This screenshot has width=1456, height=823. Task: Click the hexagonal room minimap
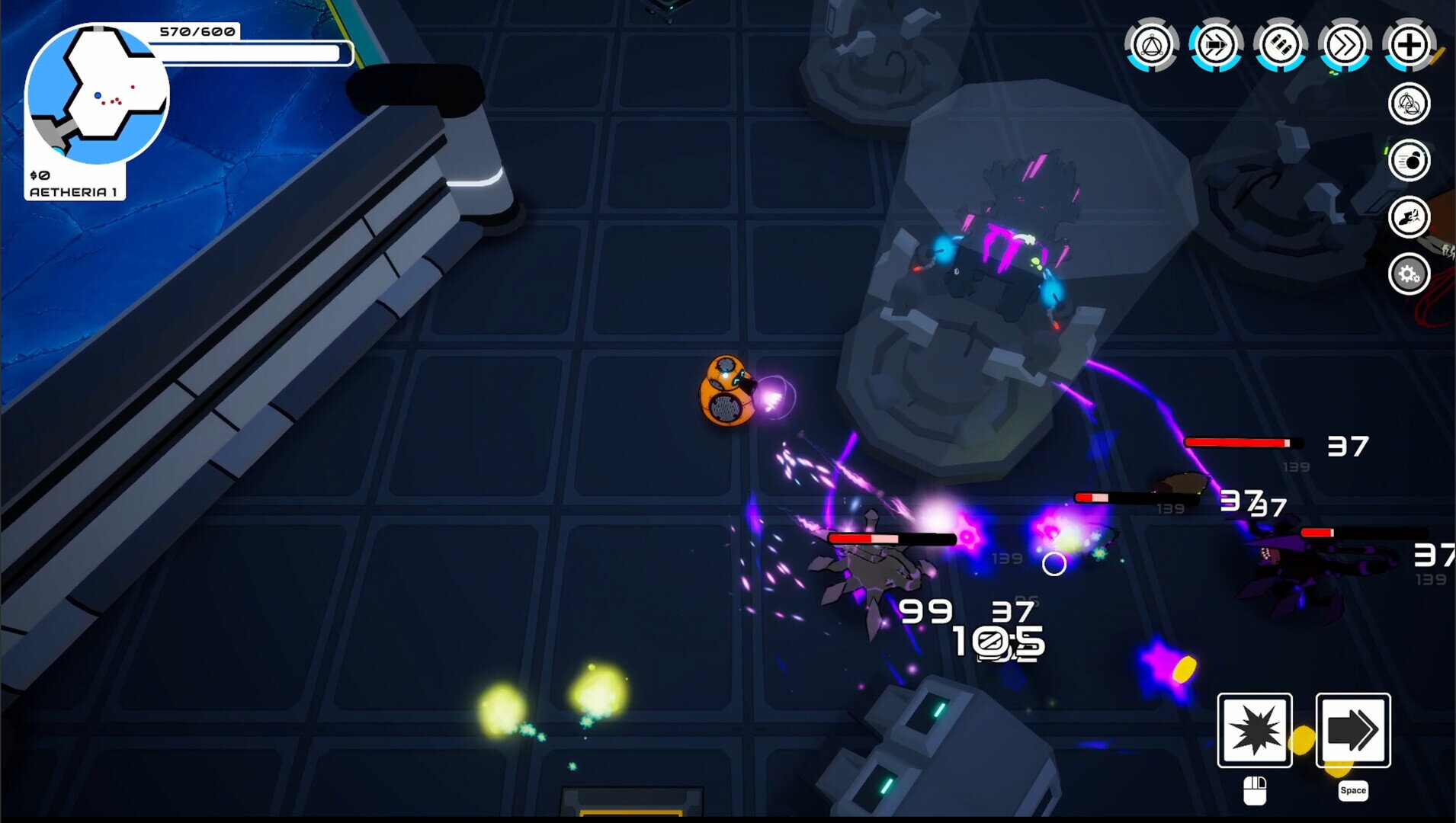coord(97,94)
